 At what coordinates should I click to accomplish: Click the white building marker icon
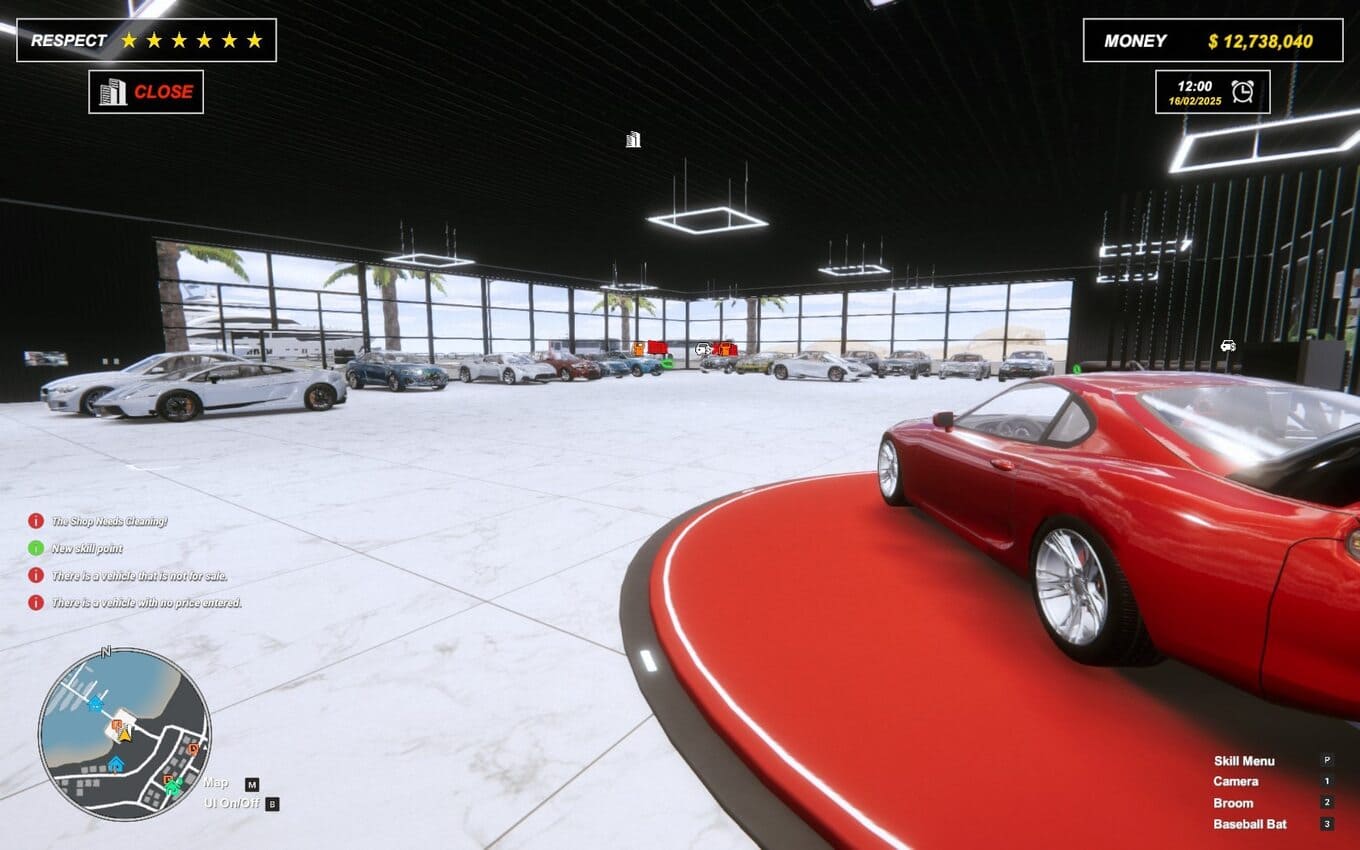click(633, 140)
